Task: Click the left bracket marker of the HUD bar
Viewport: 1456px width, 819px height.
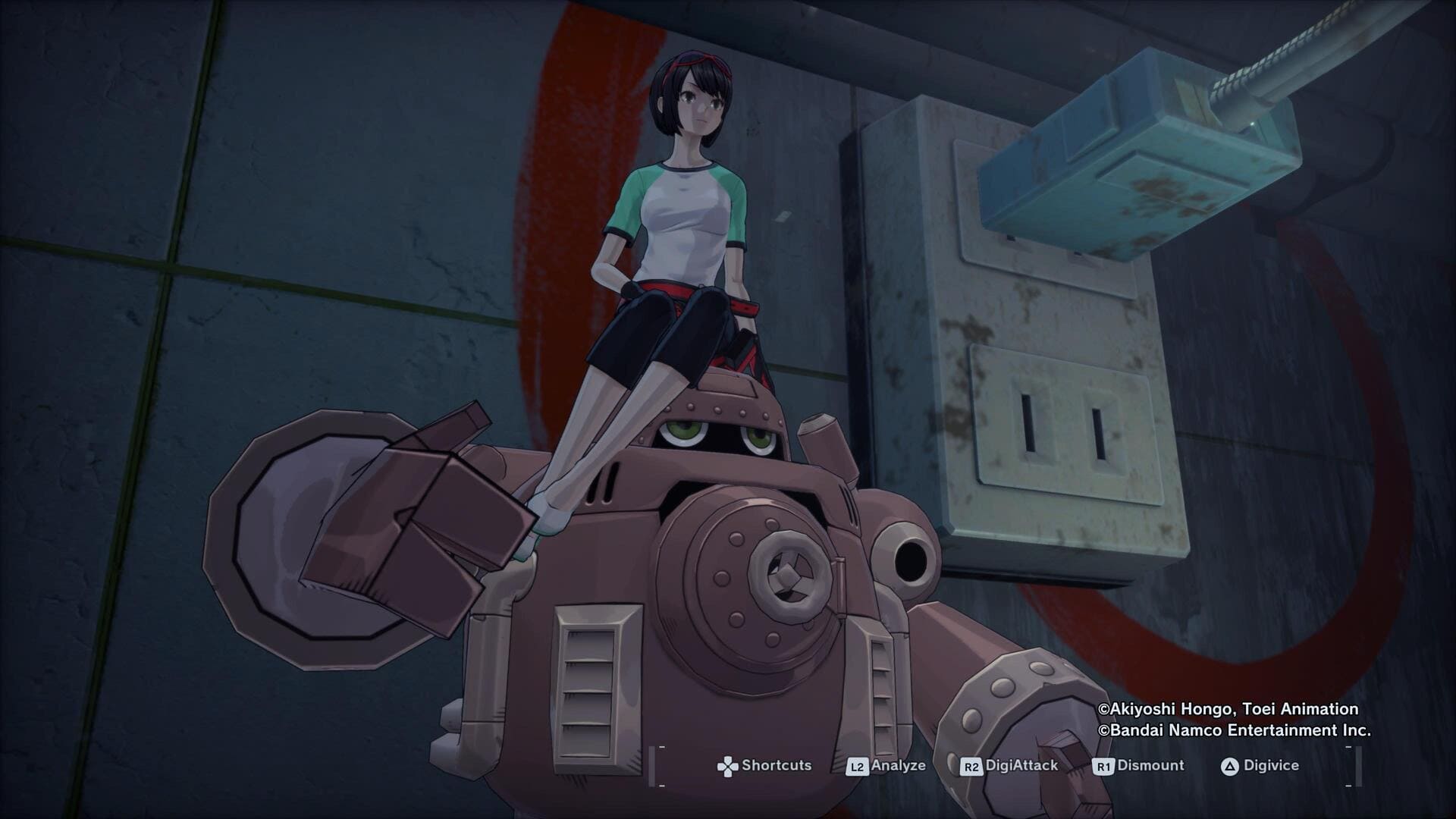Action: (x=654, y=764)
